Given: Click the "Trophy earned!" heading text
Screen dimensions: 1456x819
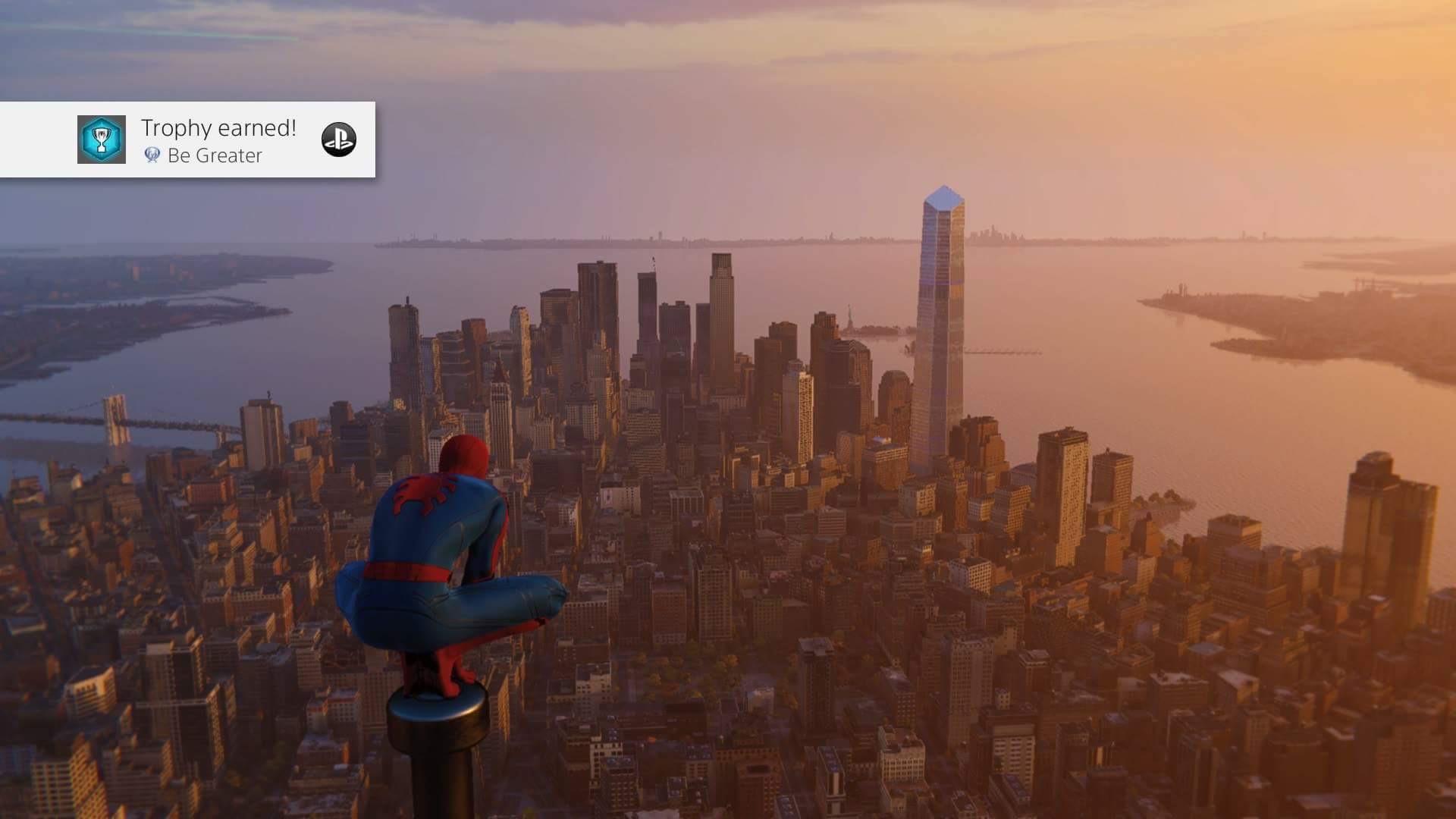Looking at the screenshot, I should tap(218, 127).
